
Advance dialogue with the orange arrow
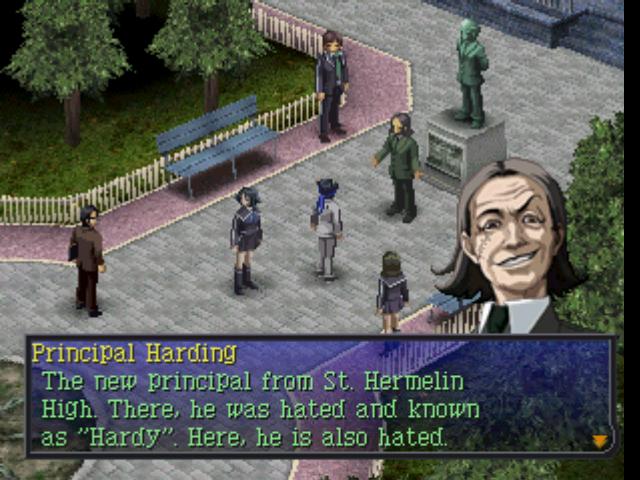(x=600, y=440)
